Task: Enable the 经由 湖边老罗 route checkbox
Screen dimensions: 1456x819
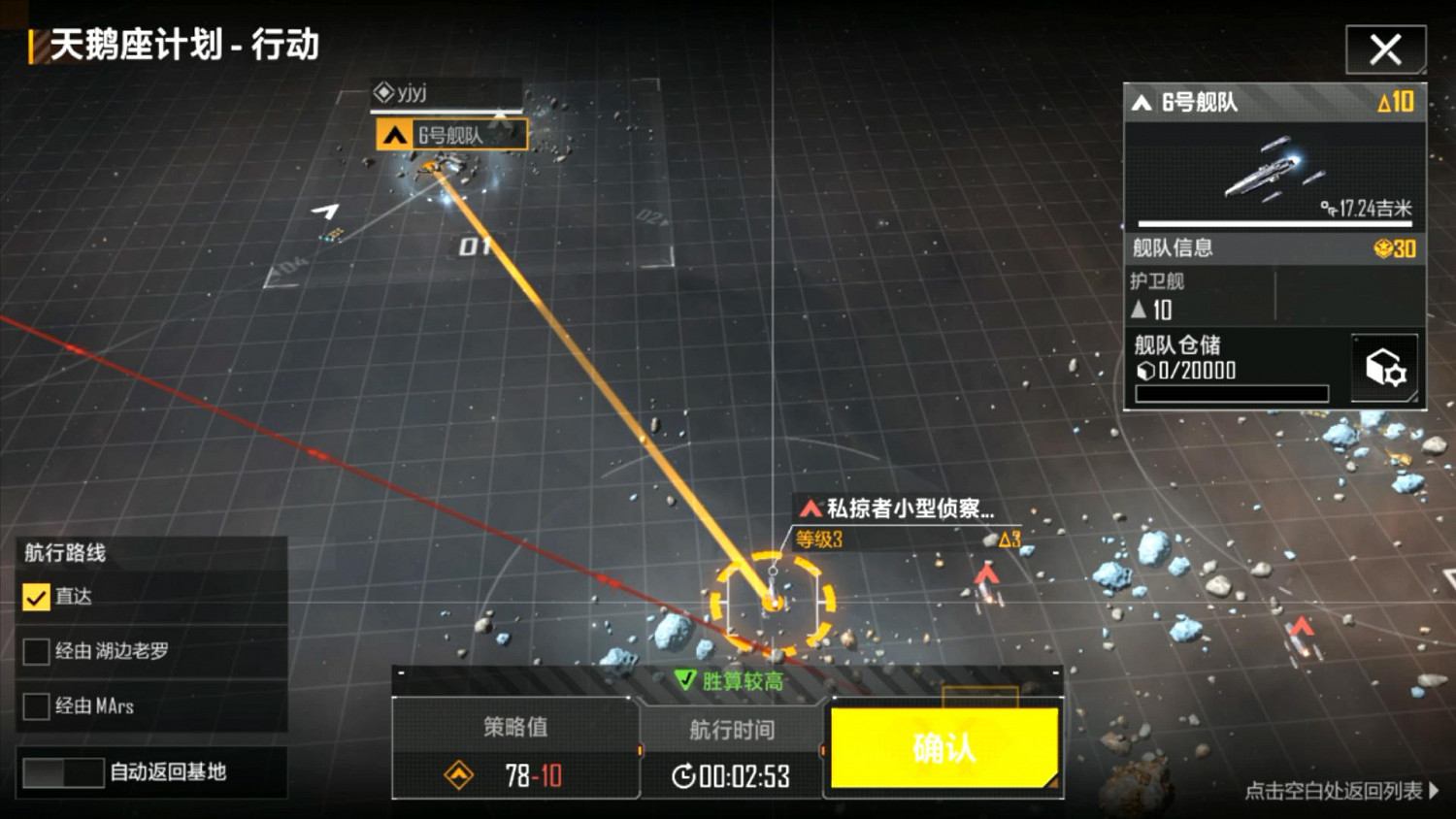Action: [x=37, y=652]
